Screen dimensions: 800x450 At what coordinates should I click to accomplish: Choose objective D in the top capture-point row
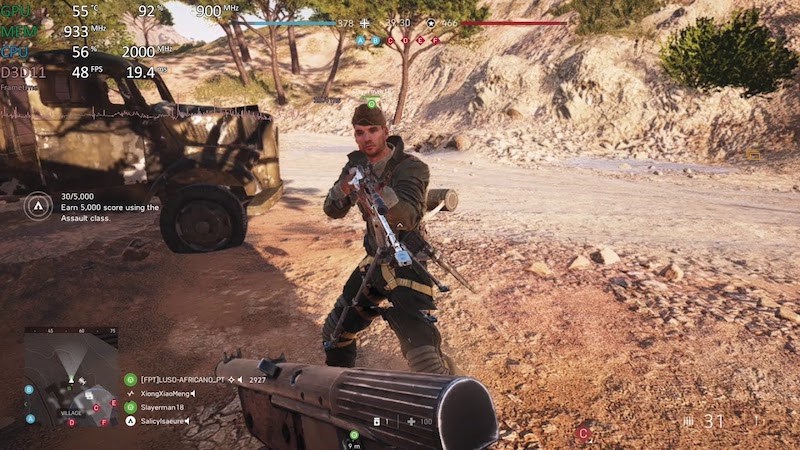click(x=405, y=41)
